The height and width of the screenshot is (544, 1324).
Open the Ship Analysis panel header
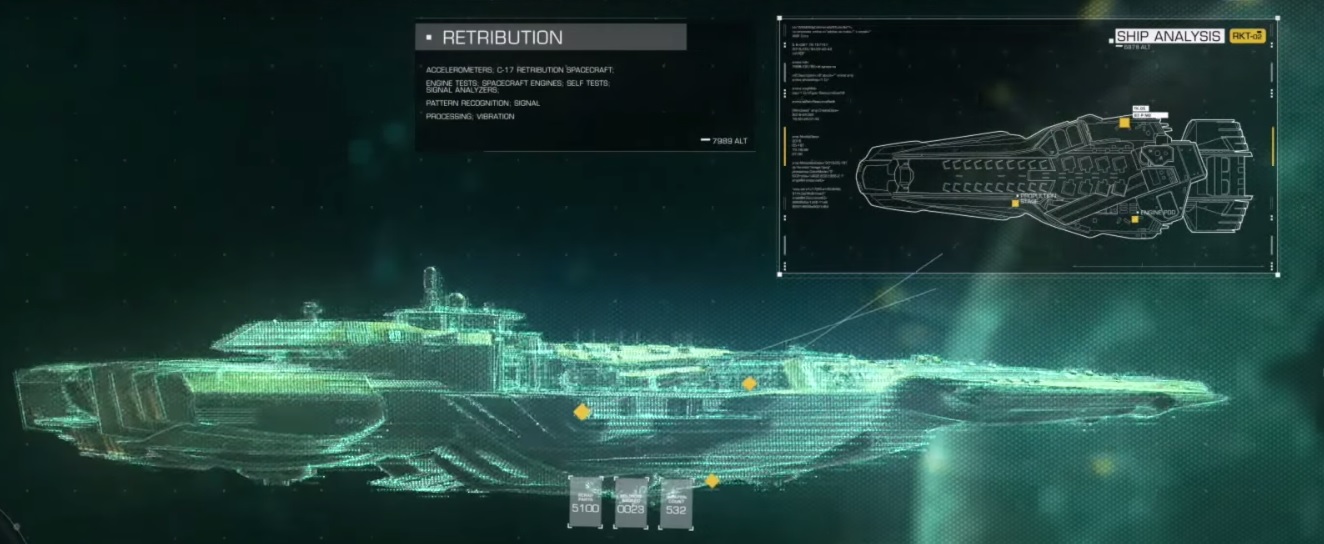(x=1168, y=36)
